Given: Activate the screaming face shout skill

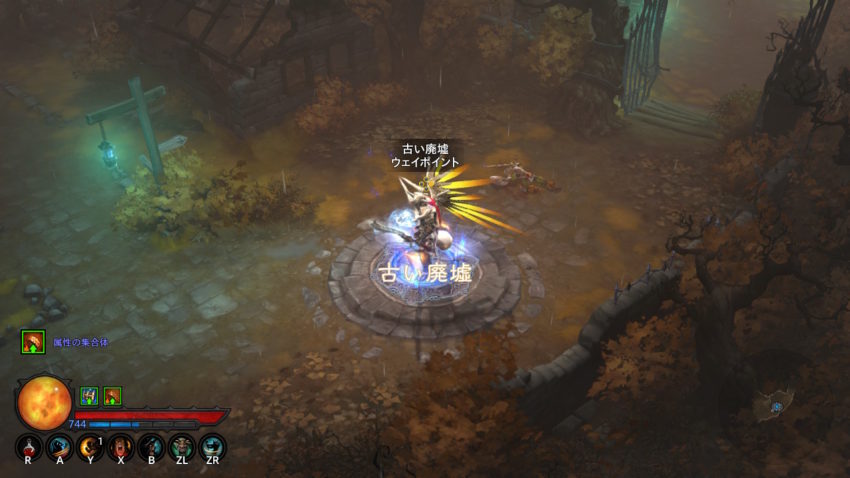Looking at the screenshot, I should pos(121,446).
